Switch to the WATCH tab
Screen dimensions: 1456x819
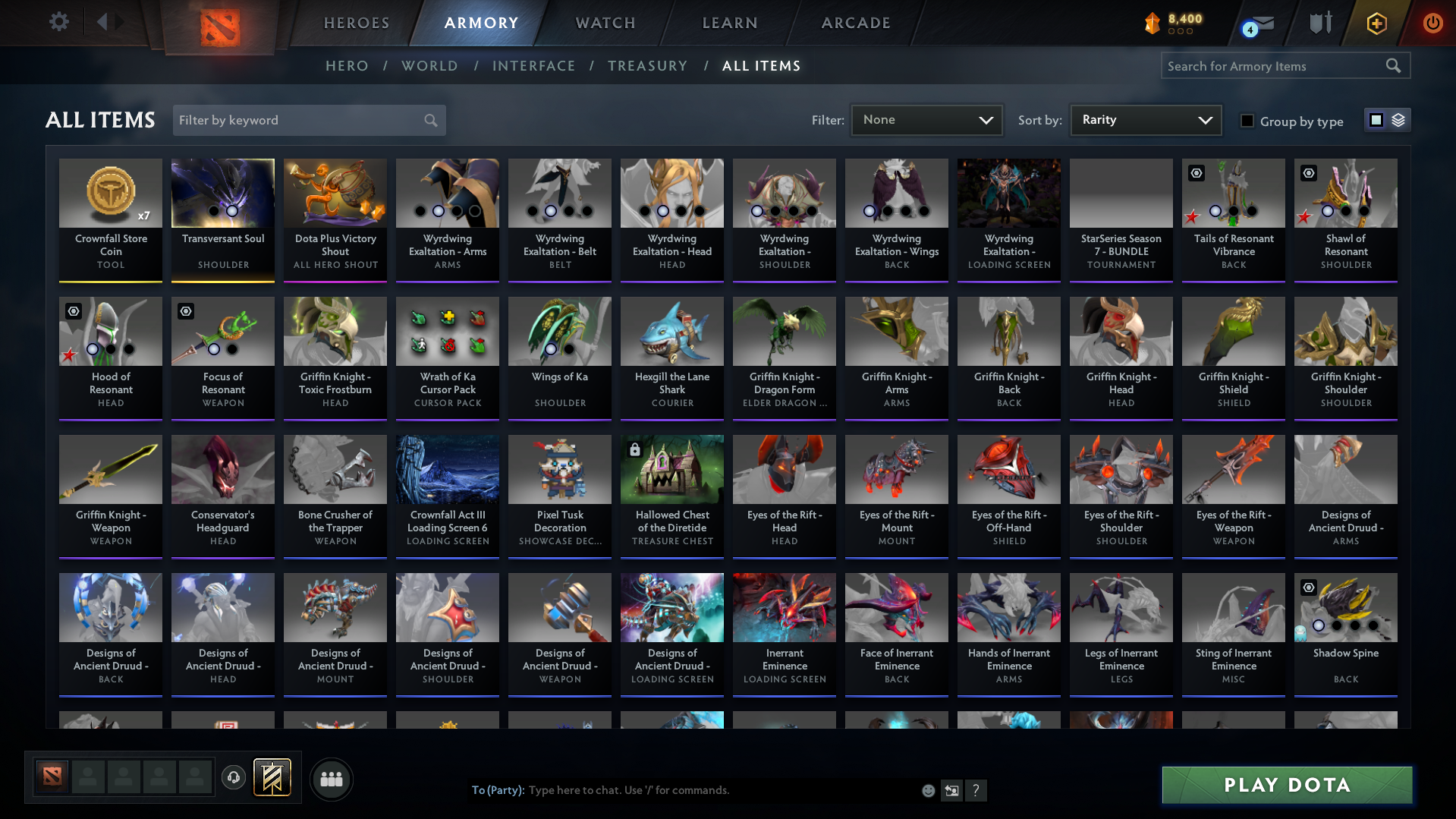click(x=605, y=23)
